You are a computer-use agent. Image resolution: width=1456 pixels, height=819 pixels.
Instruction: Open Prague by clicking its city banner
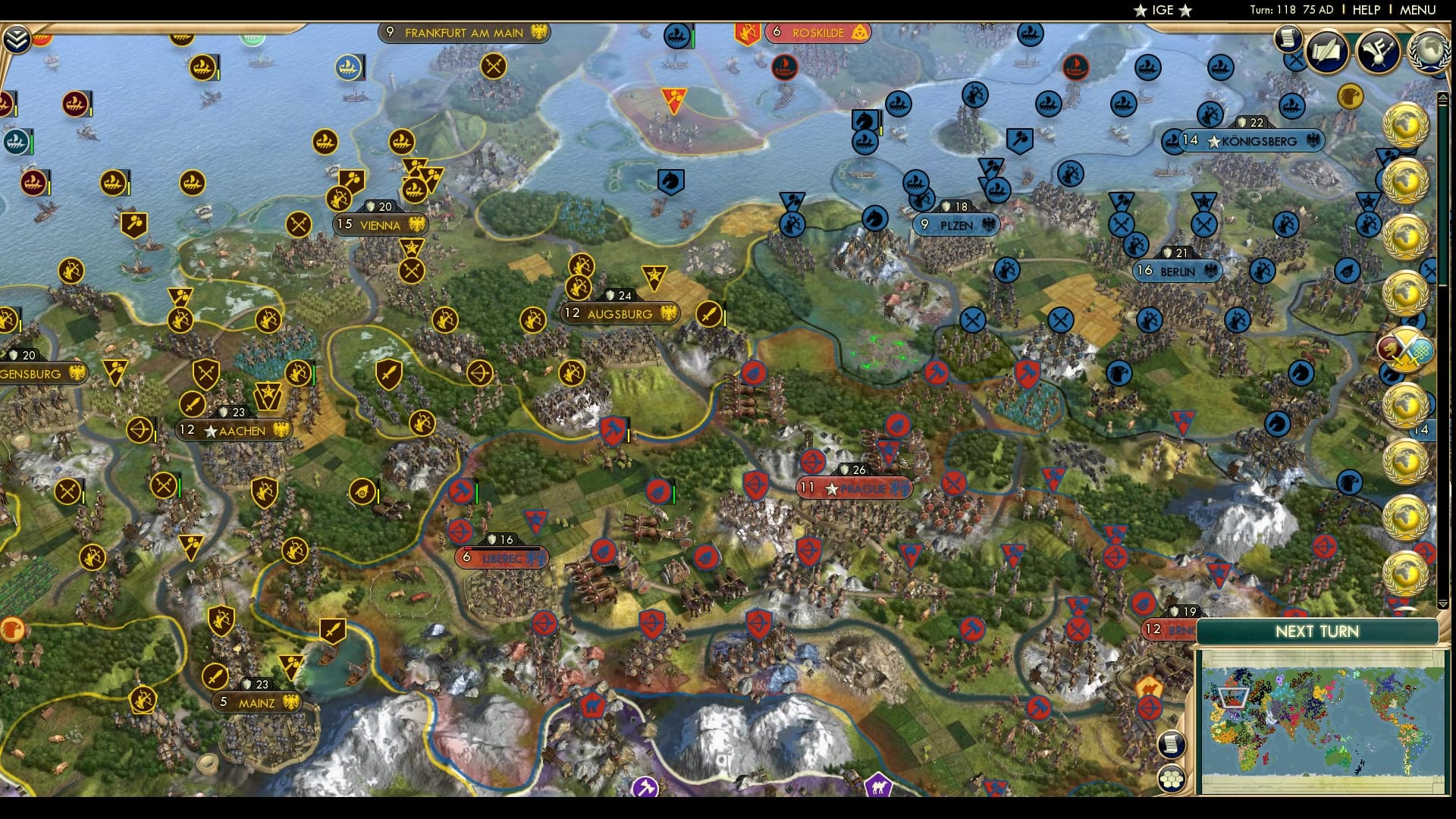pos(852,488)
